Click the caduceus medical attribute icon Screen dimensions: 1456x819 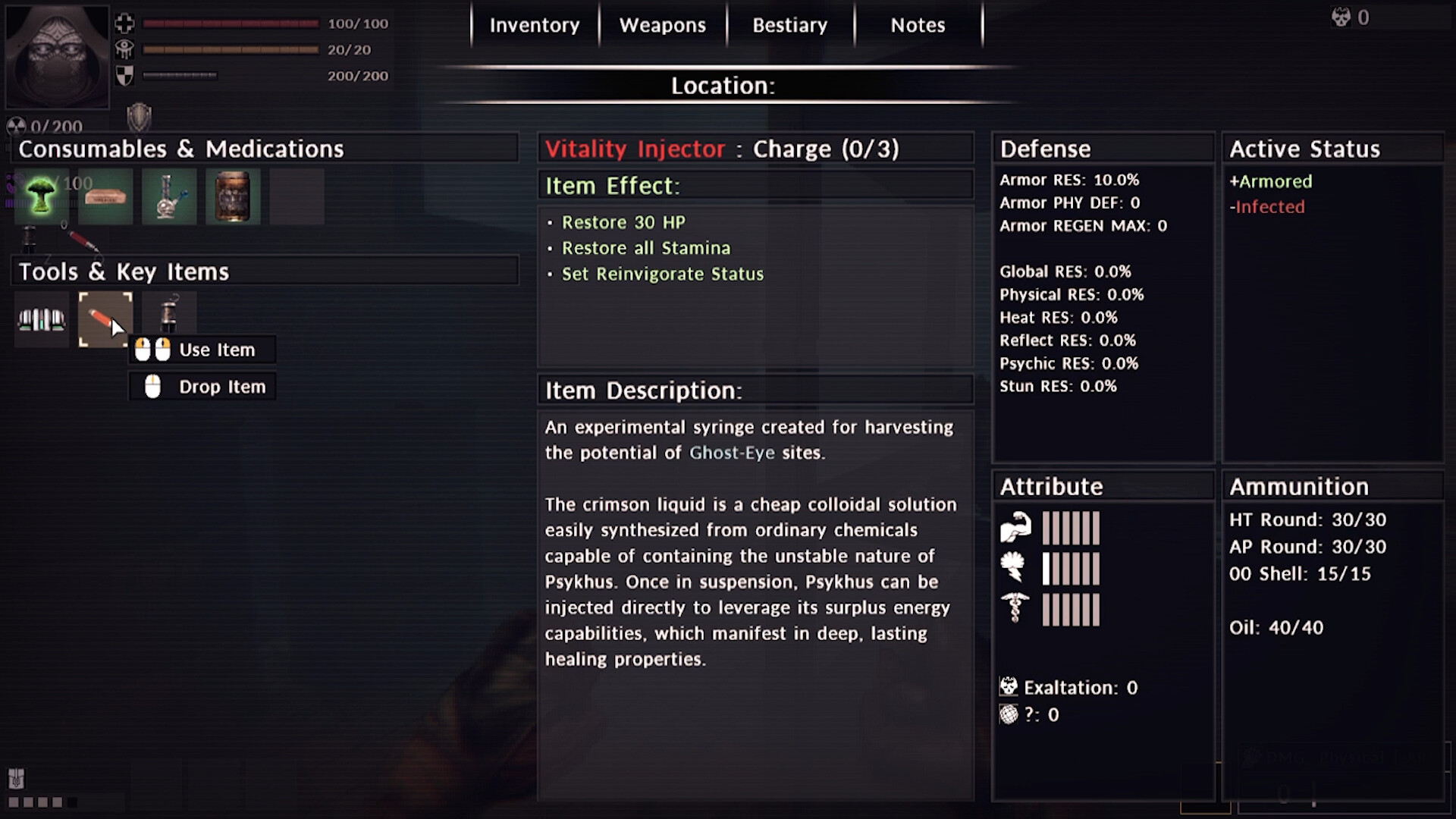(x=1017, y=607)
